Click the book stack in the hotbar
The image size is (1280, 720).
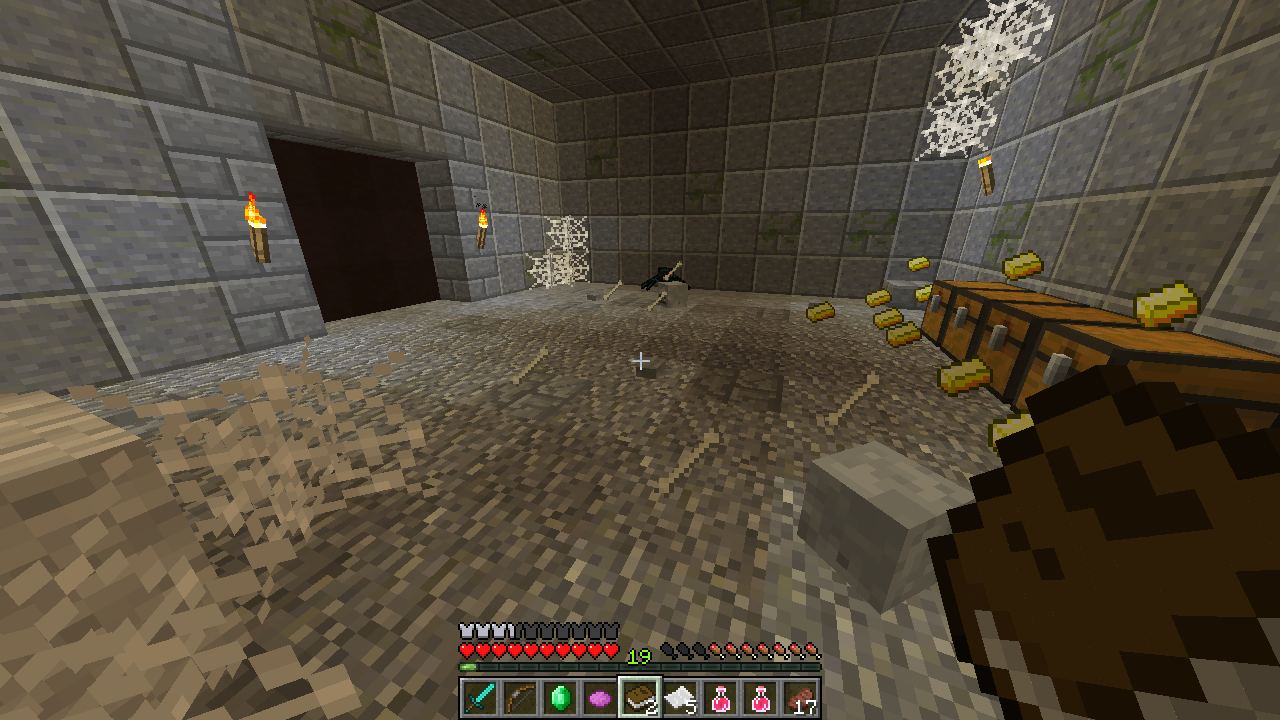click(x=639, y=697)
